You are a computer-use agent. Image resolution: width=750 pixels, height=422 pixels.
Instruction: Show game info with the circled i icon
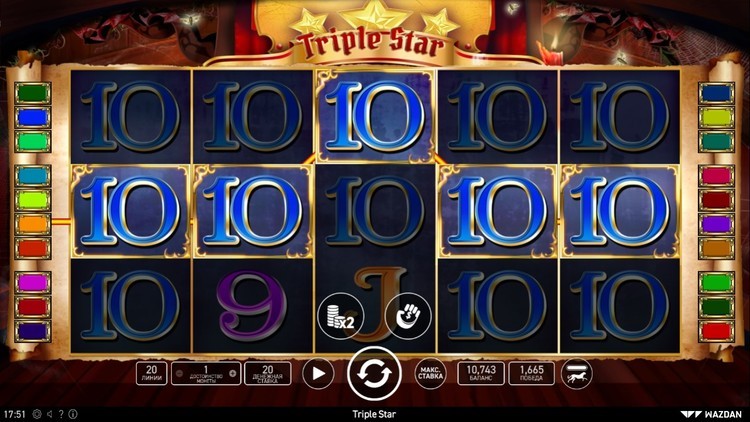tap(72, 414)
